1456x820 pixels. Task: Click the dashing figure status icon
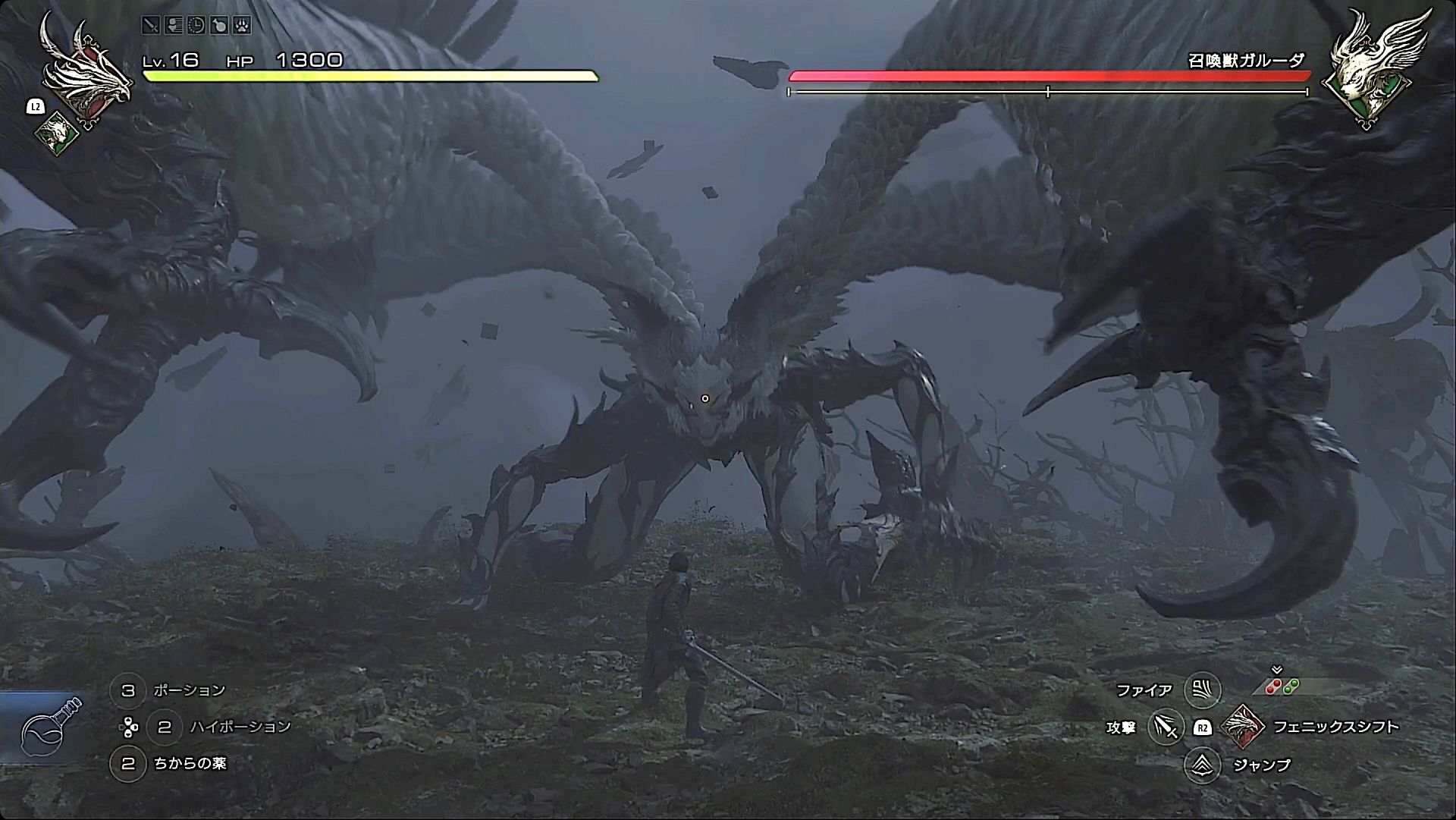[x=174, y=25]
